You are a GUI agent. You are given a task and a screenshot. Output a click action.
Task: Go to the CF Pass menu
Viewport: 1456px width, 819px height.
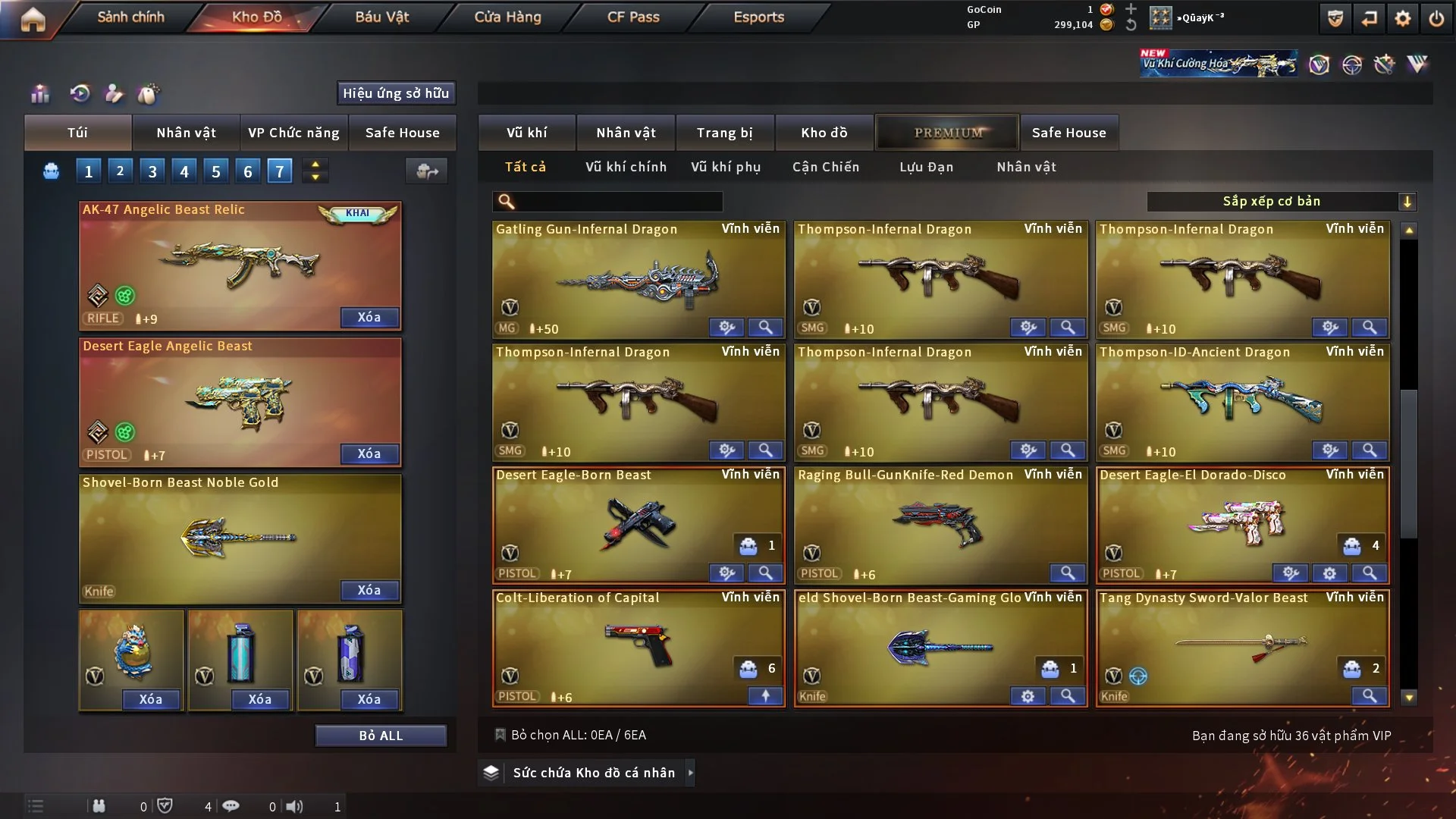633,17
